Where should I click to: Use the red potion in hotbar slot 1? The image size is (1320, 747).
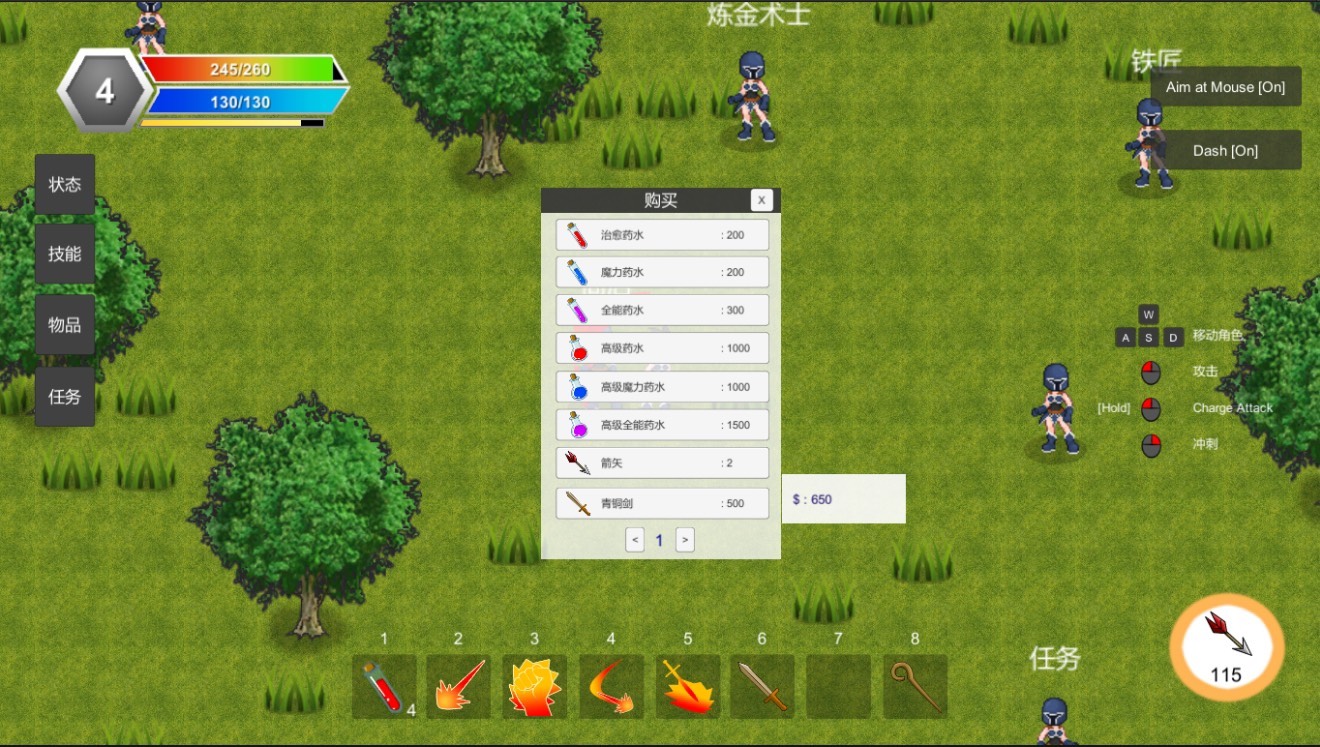click(384, 686)
